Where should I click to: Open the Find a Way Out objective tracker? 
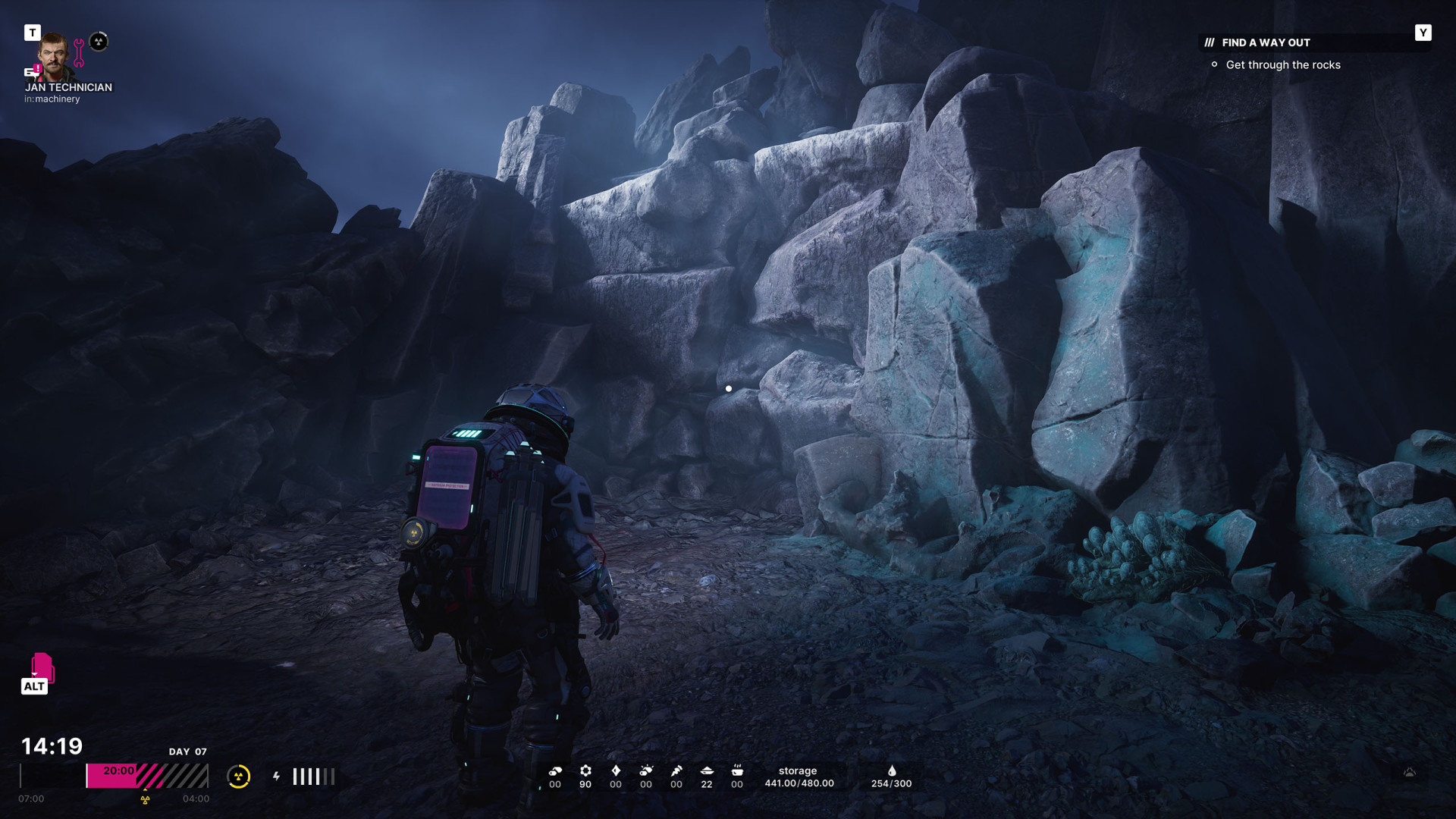[1266, 42]
